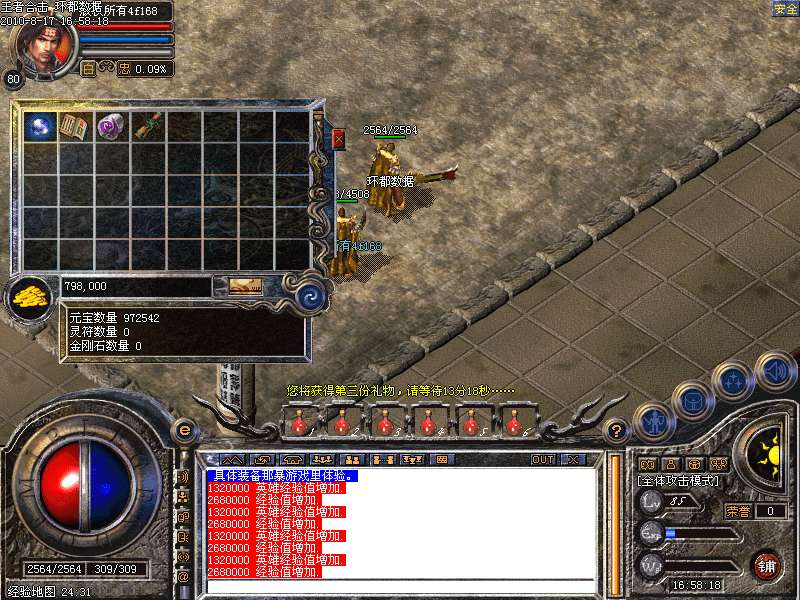Click the parchment button beside the gold amount
Screen dimensions: 800x600
pyautogui.click(x=246, y=286)
